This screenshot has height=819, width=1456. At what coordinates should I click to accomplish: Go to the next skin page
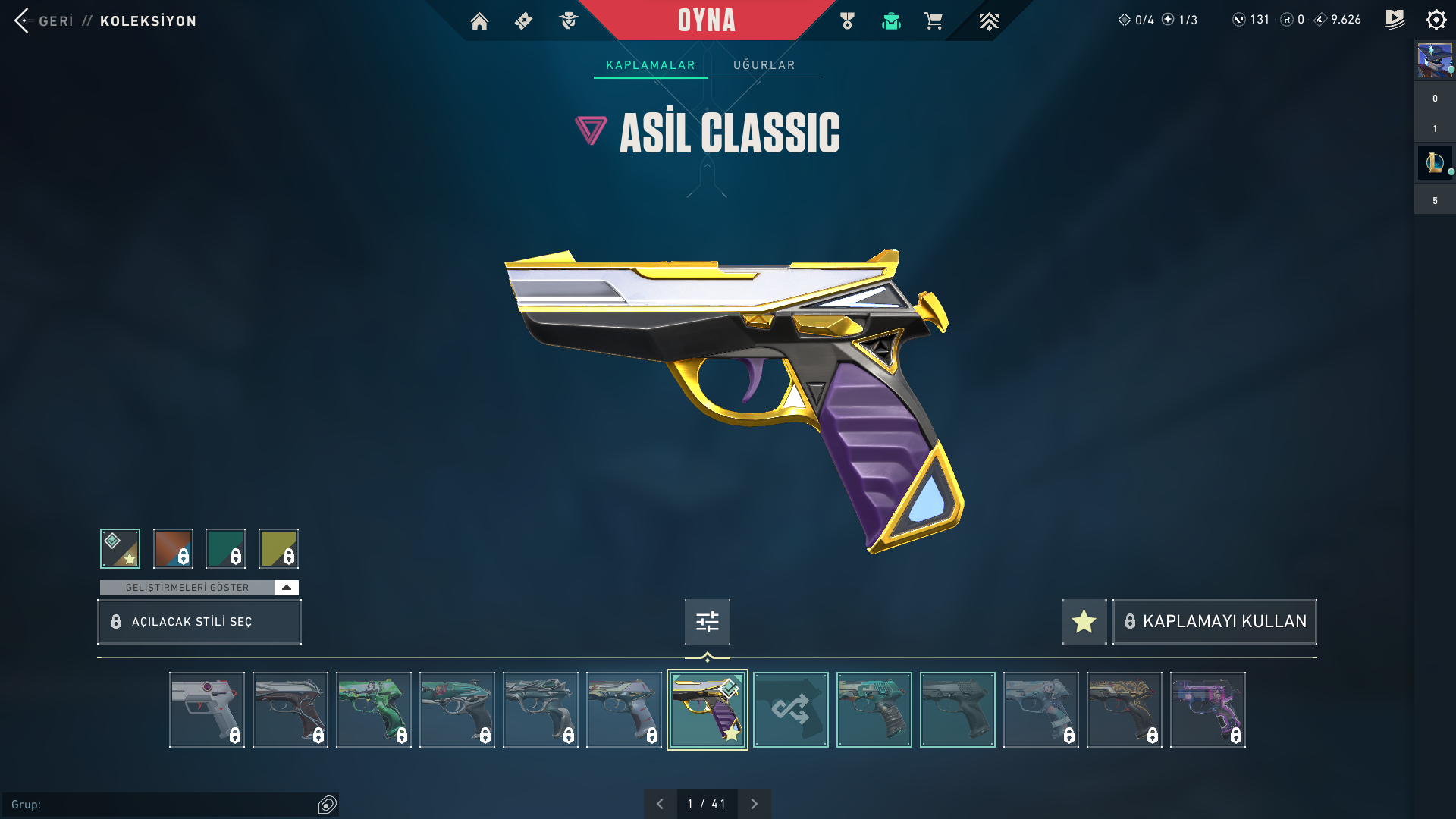(x=754, y=804)
